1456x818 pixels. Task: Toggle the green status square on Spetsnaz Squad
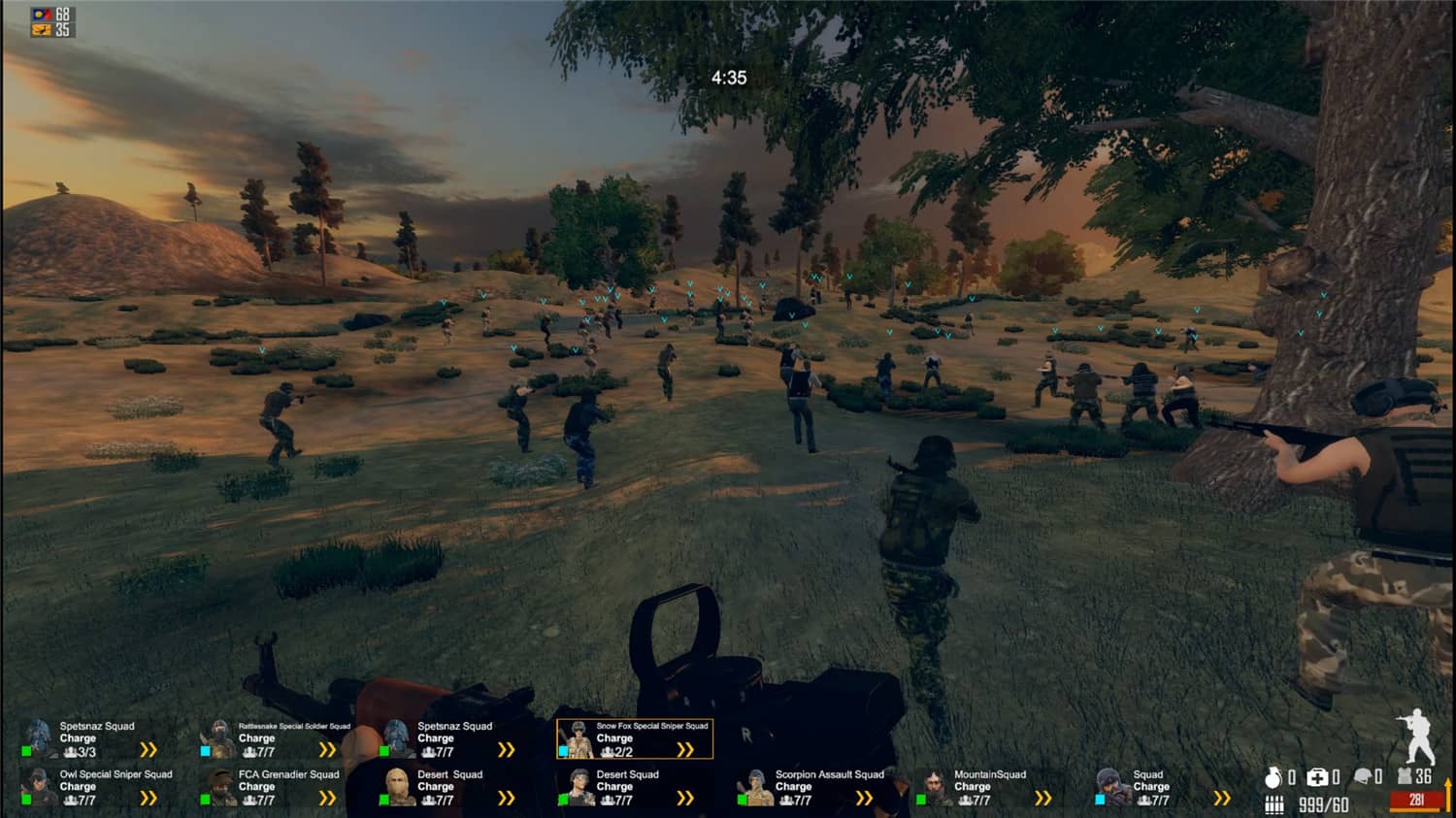click(x=25, y=749)
